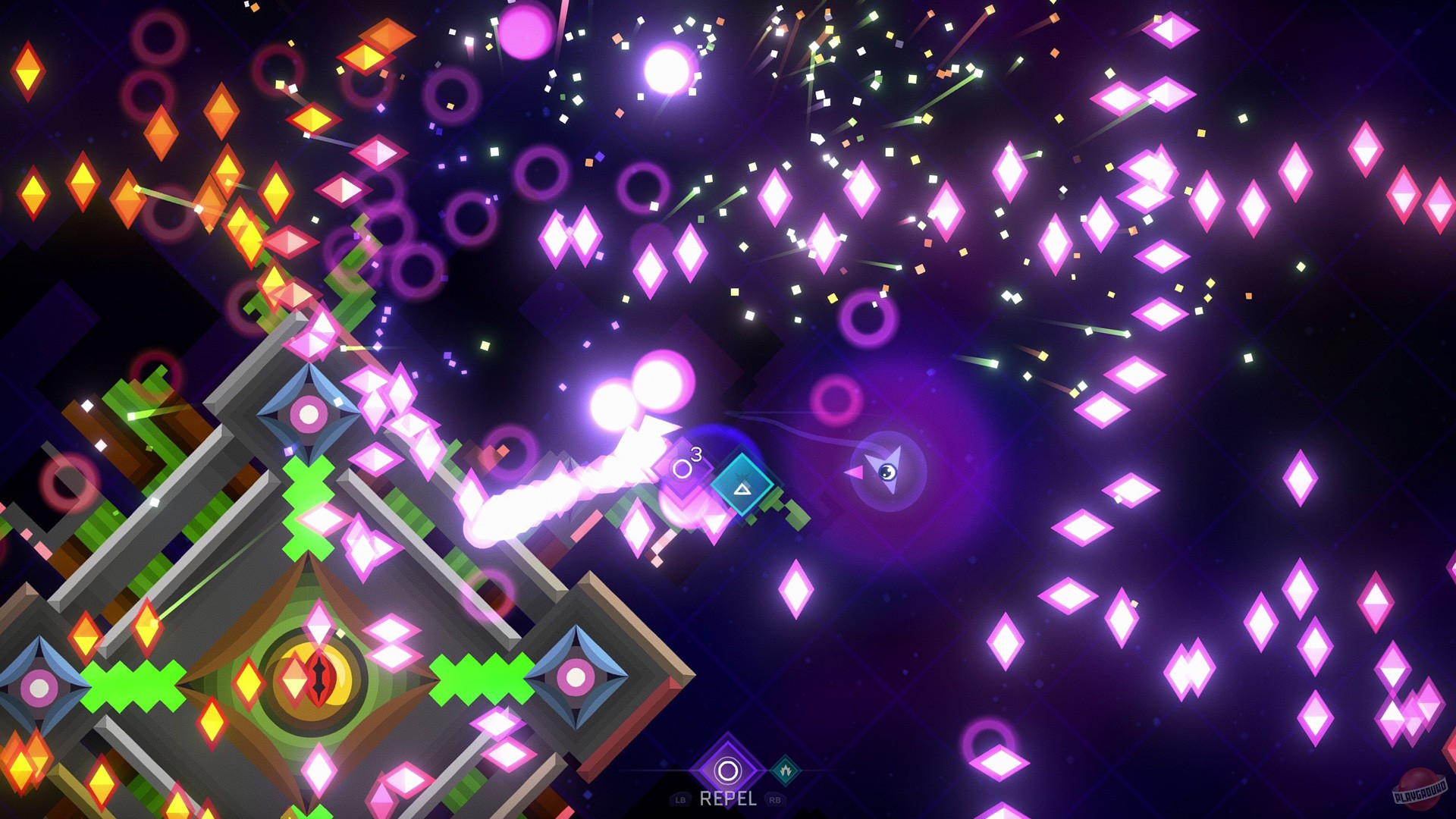Expand the small white triangle inside the cyan pickup
1456x819 pixels.
point(742,490)
